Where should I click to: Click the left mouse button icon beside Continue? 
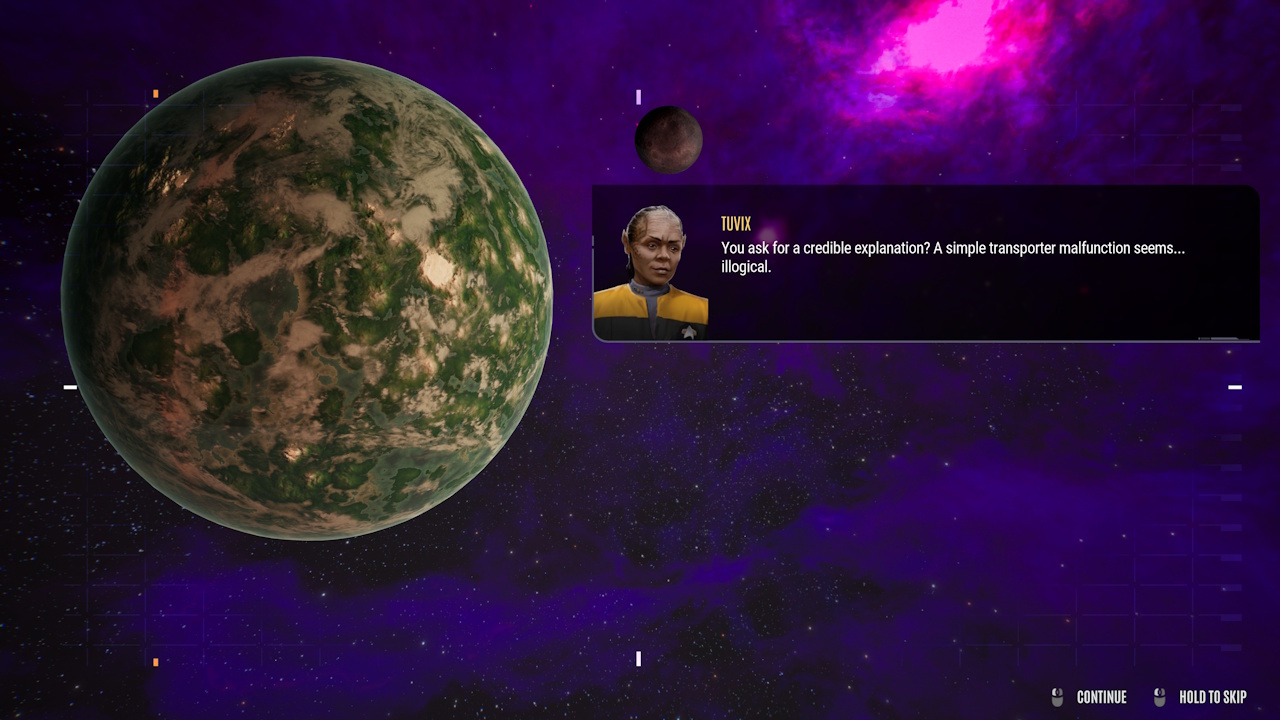click(x=1055, y=697)
